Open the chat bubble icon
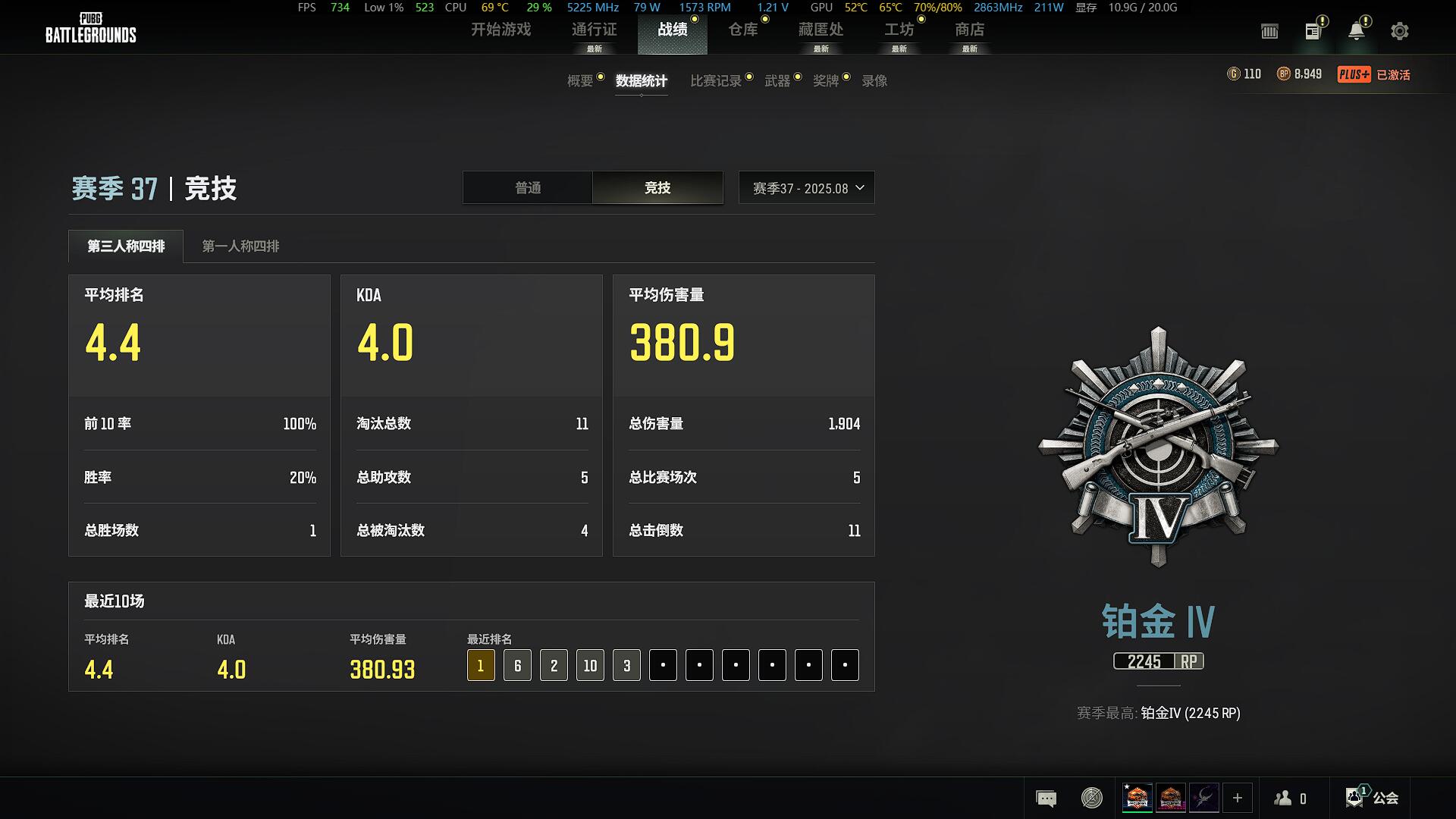 pyautogui.click(x=1046, y=798)
